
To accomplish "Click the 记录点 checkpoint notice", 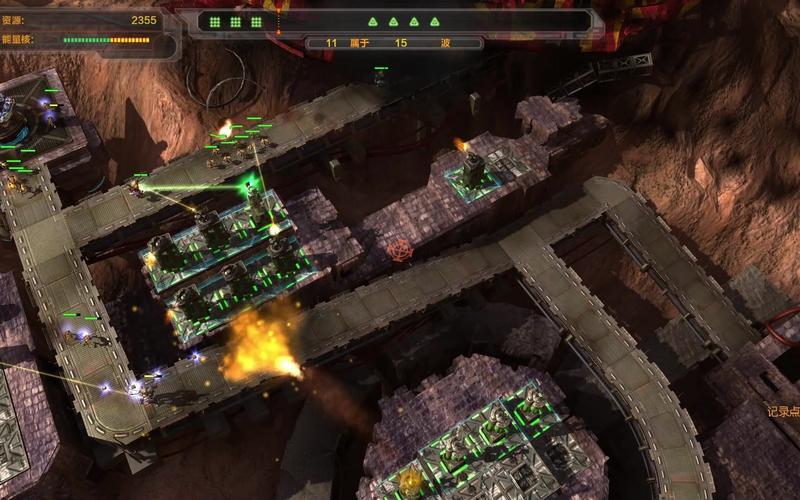I will pyautogui.click(x=783, y=411).
